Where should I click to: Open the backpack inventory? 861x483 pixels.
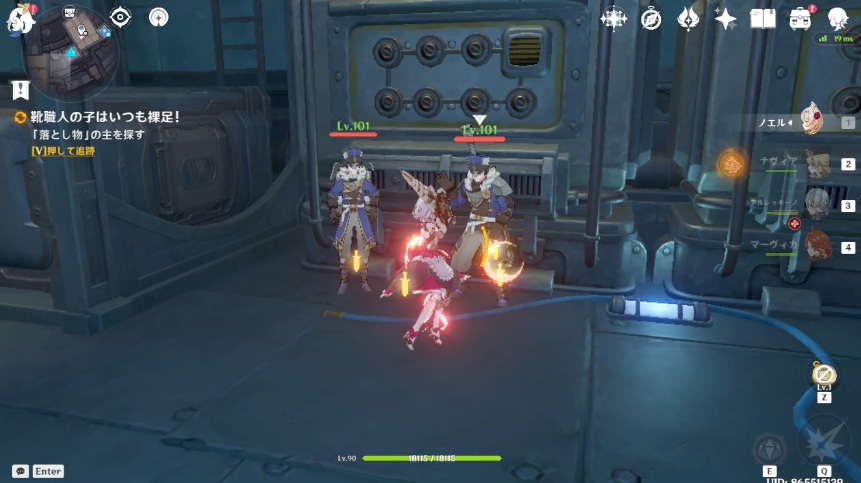[x=800, y=18]
